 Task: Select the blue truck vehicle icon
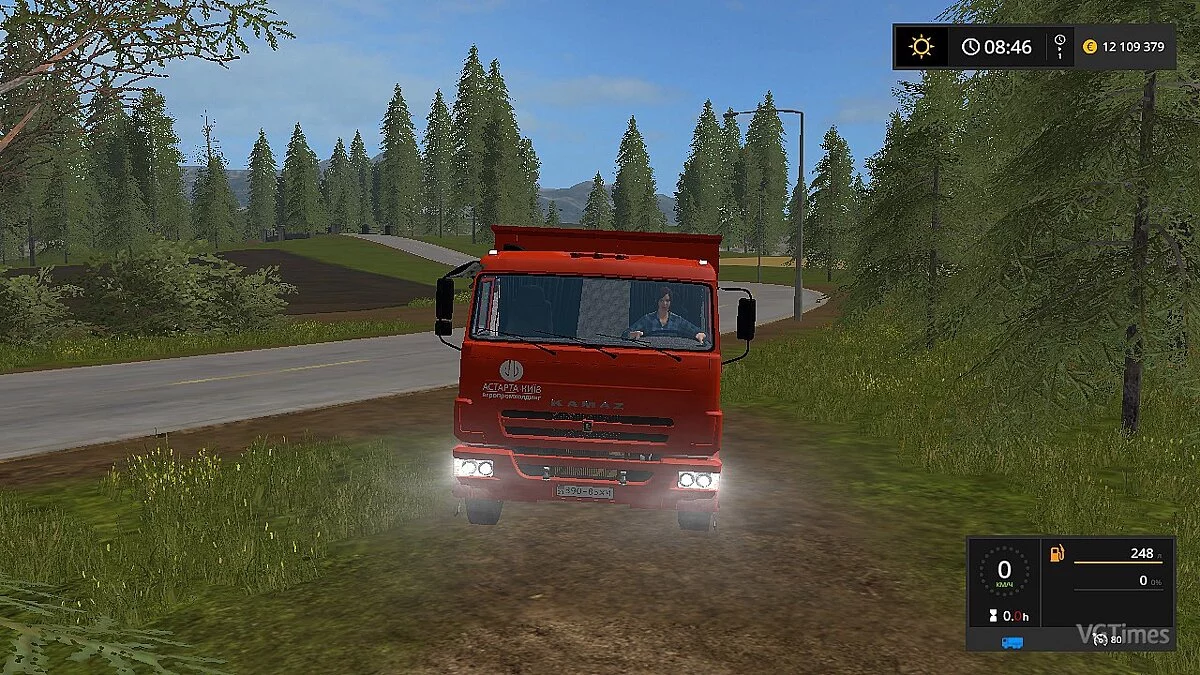[x=1012, y=642]
